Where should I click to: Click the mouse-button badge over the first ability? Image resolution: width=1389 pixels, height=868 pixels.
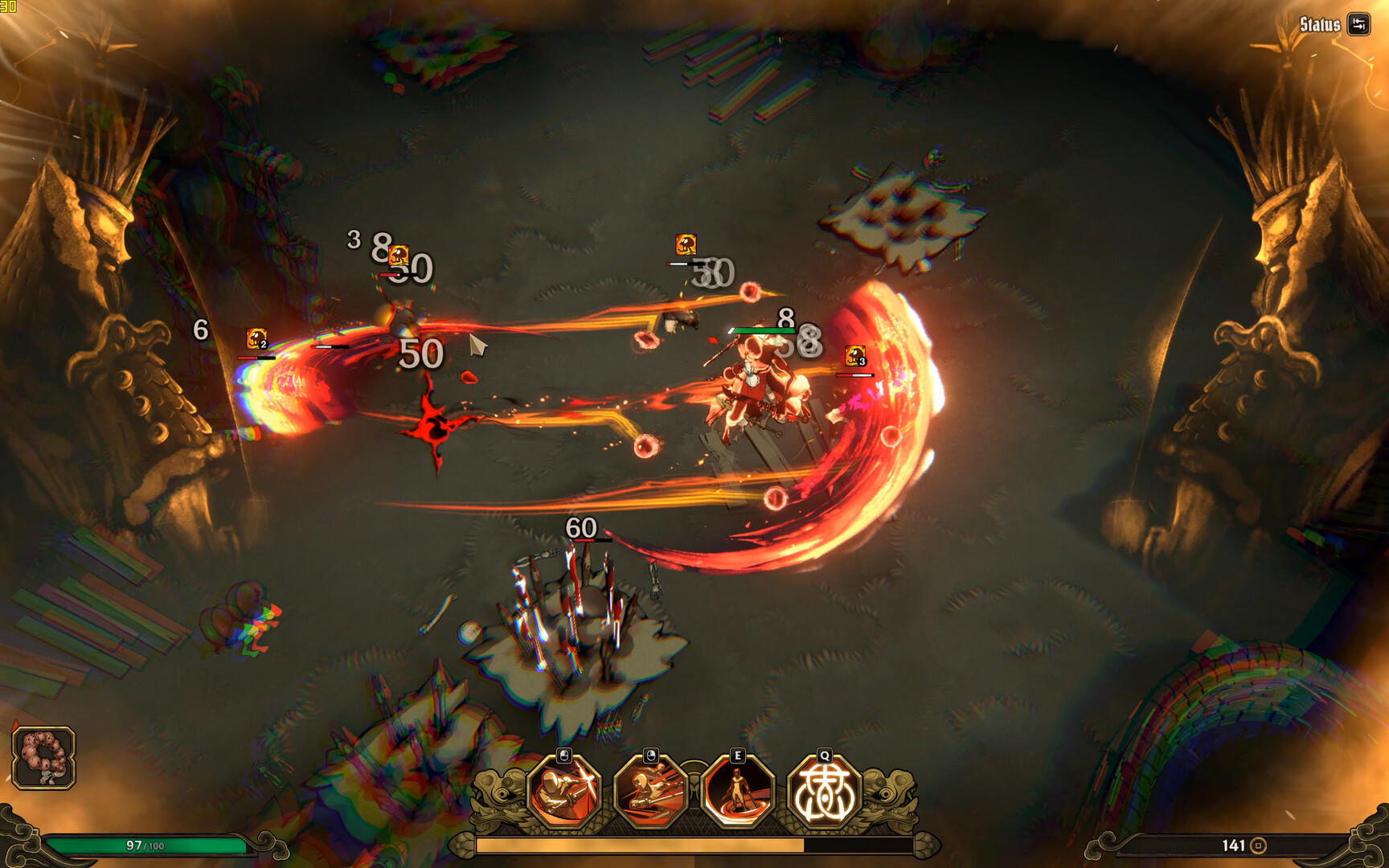[x=563, y=755]
